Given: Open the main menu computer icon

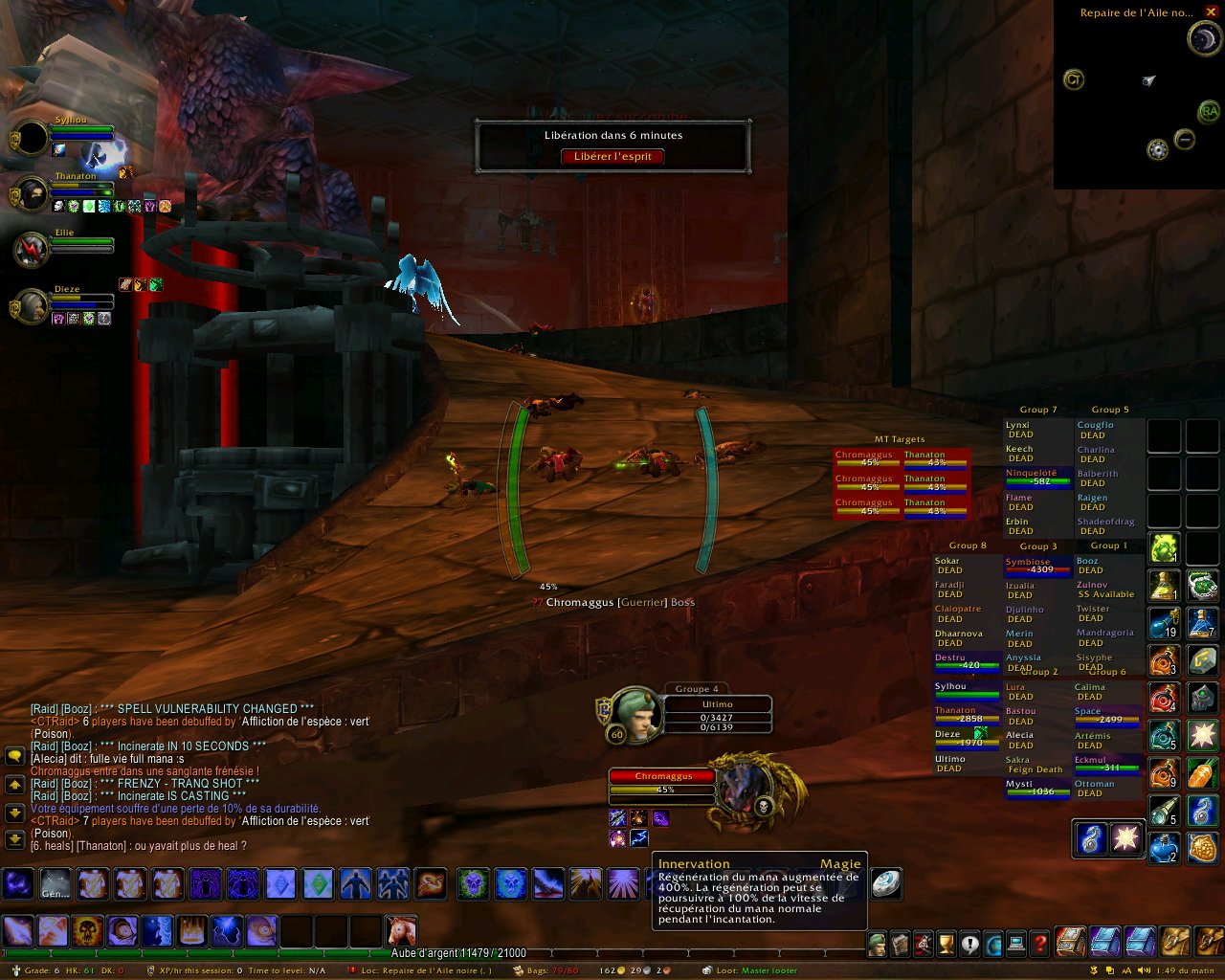Looking at the screenshot, I should tap(1016, 945).
